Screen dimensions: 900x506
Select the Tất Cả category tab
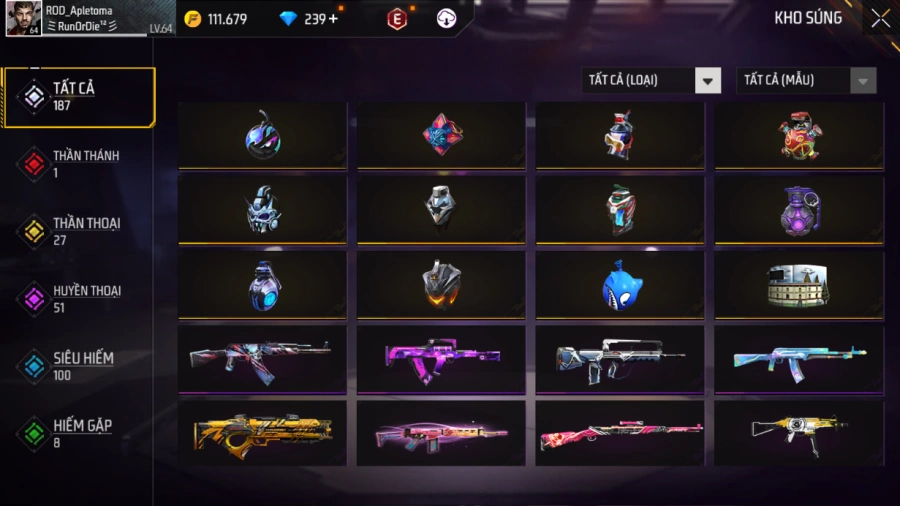(x=79, y=97)
